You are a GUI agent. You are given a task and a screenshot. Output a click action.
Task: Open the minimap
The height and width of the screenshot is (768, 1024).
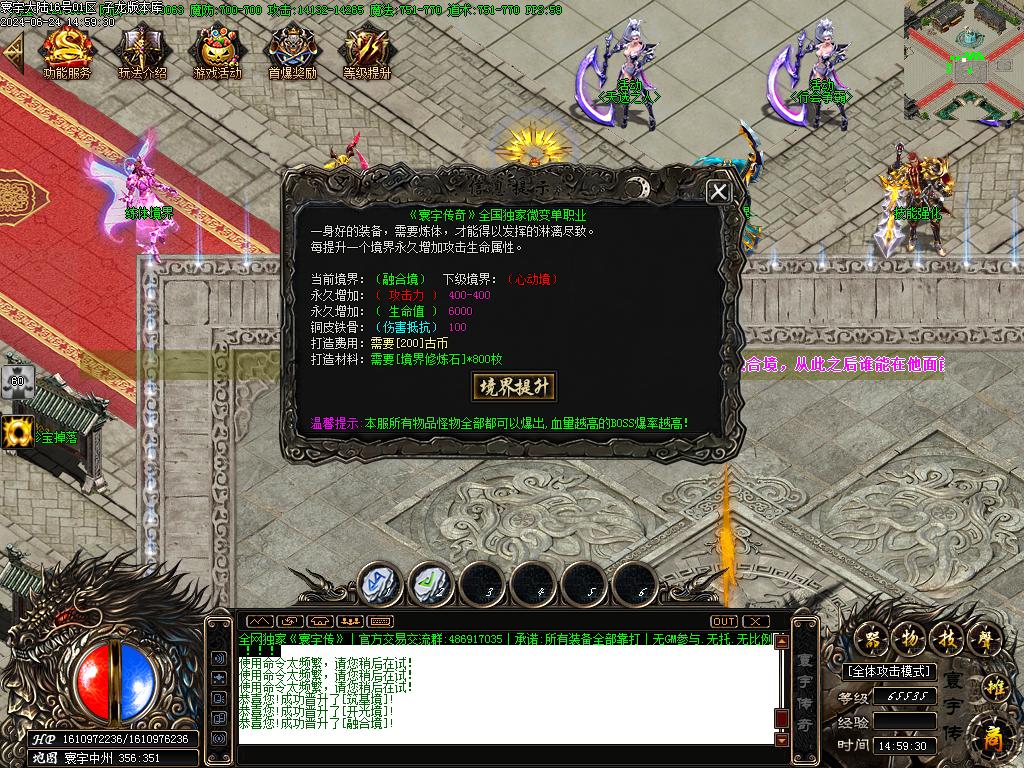click(x=962, y=62)
